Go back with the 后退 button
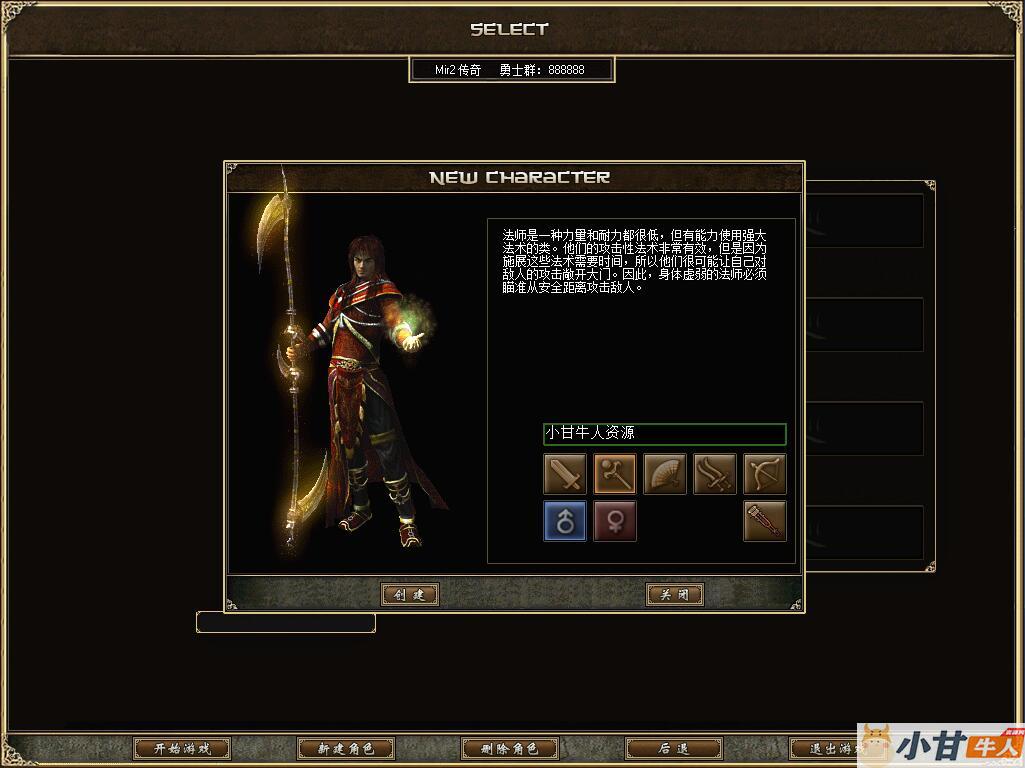The height and width of the screenshot is (768, 1025). click(674, 749)
